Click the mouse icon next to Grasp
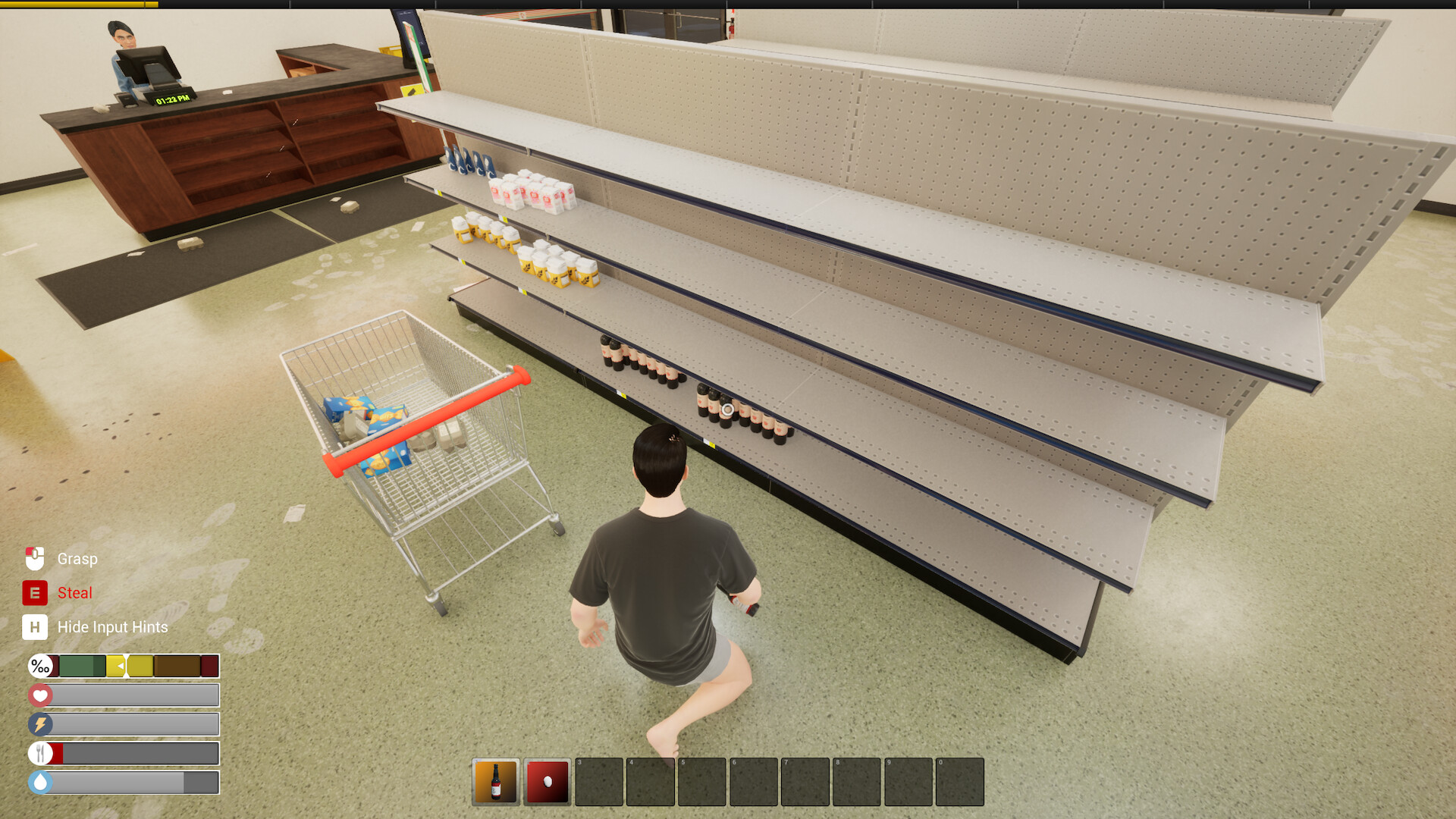The image size is (1456, 819). (34, 559)
